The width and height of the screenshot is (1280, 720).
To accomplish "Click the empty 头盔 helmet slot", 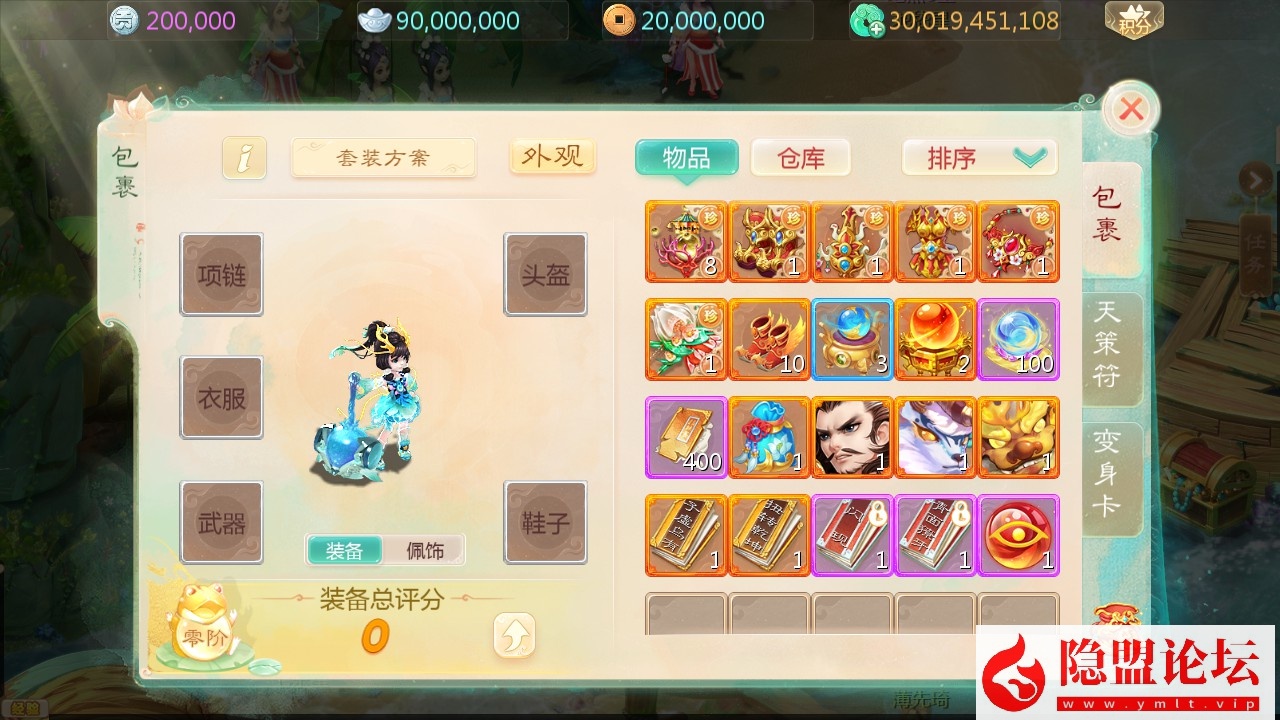I will pos(545,274).
